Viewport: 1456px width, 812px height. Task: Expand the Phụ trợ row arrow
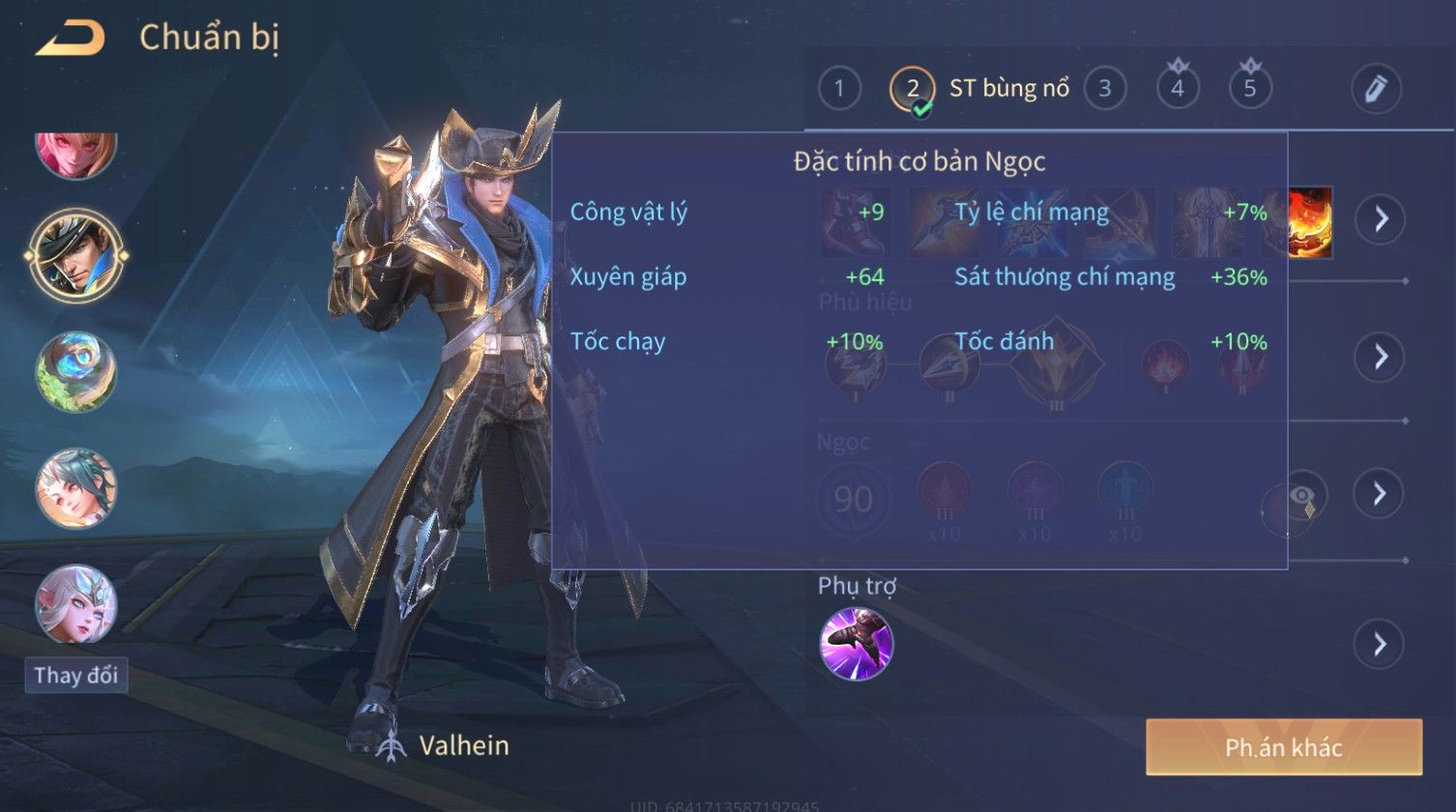pos(1379,644)
